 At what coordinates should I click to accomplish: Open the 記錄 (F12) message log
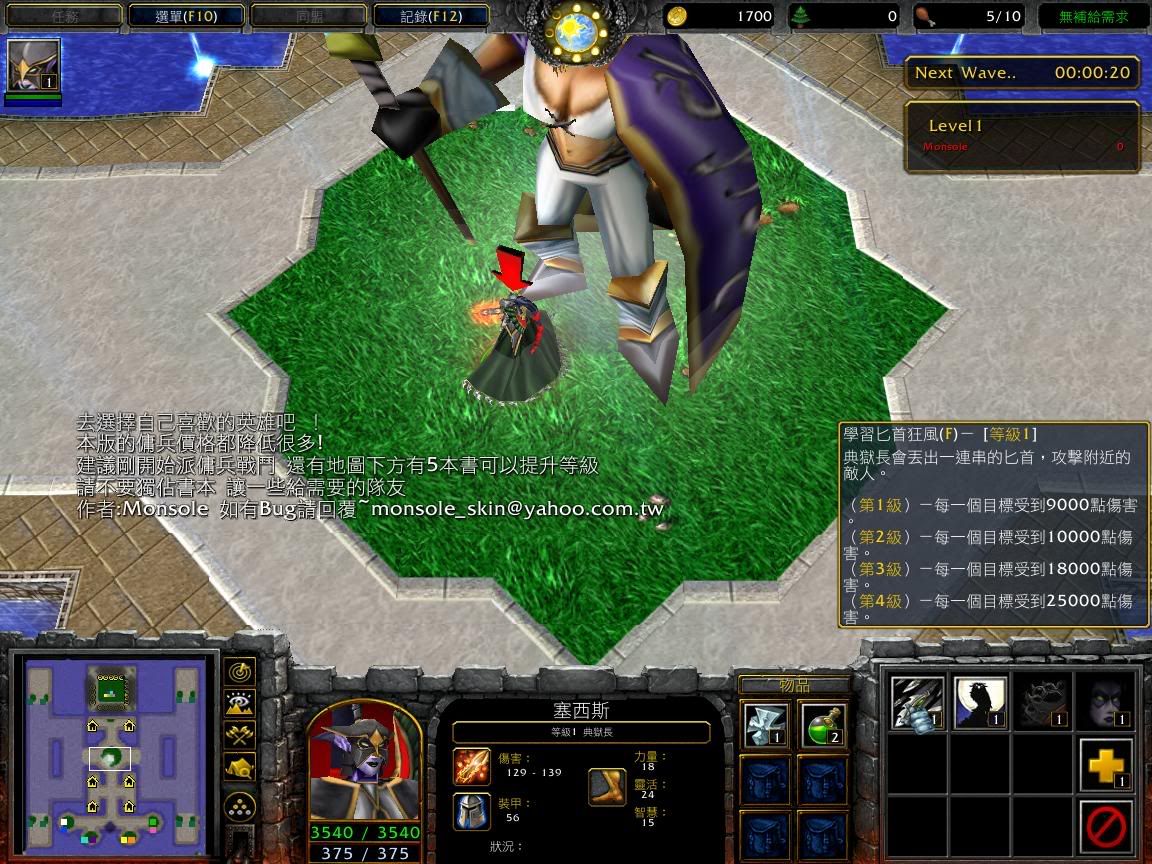(x=431, y=16)
